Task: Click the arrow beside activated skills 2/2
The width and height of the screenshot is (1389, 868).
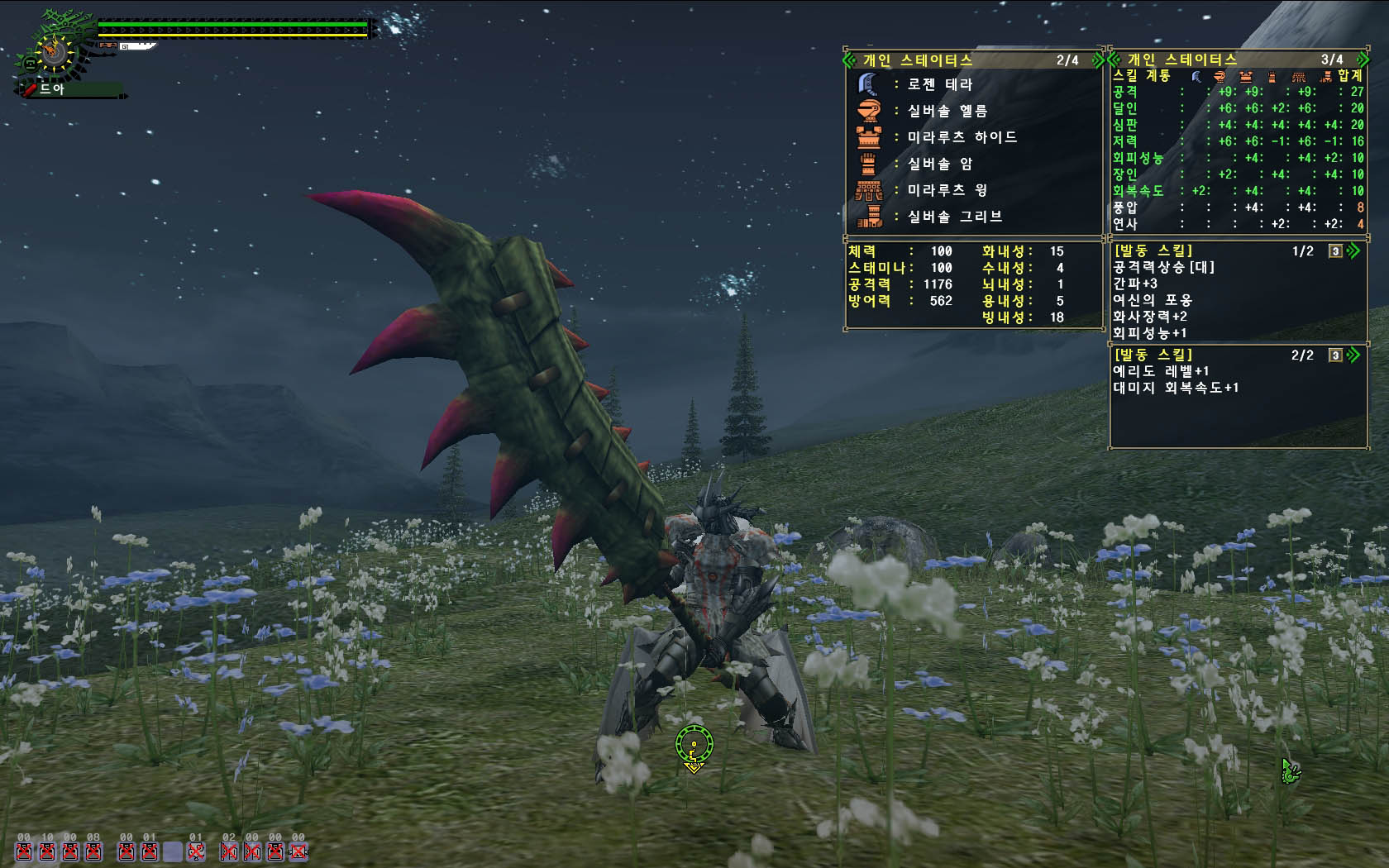Action: click(x=1353, y=355)
